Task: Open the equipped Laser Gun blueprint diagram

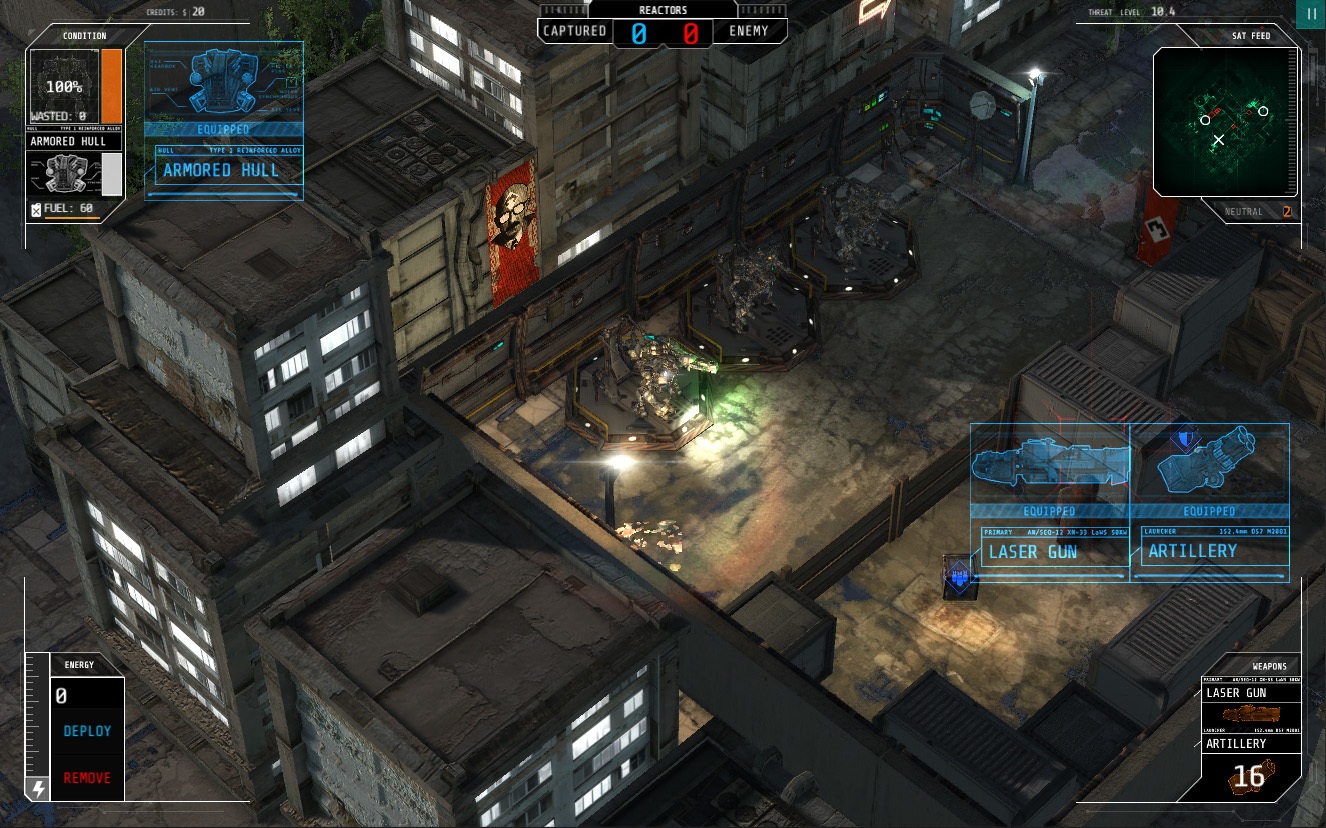Action: click(1050, 462)
